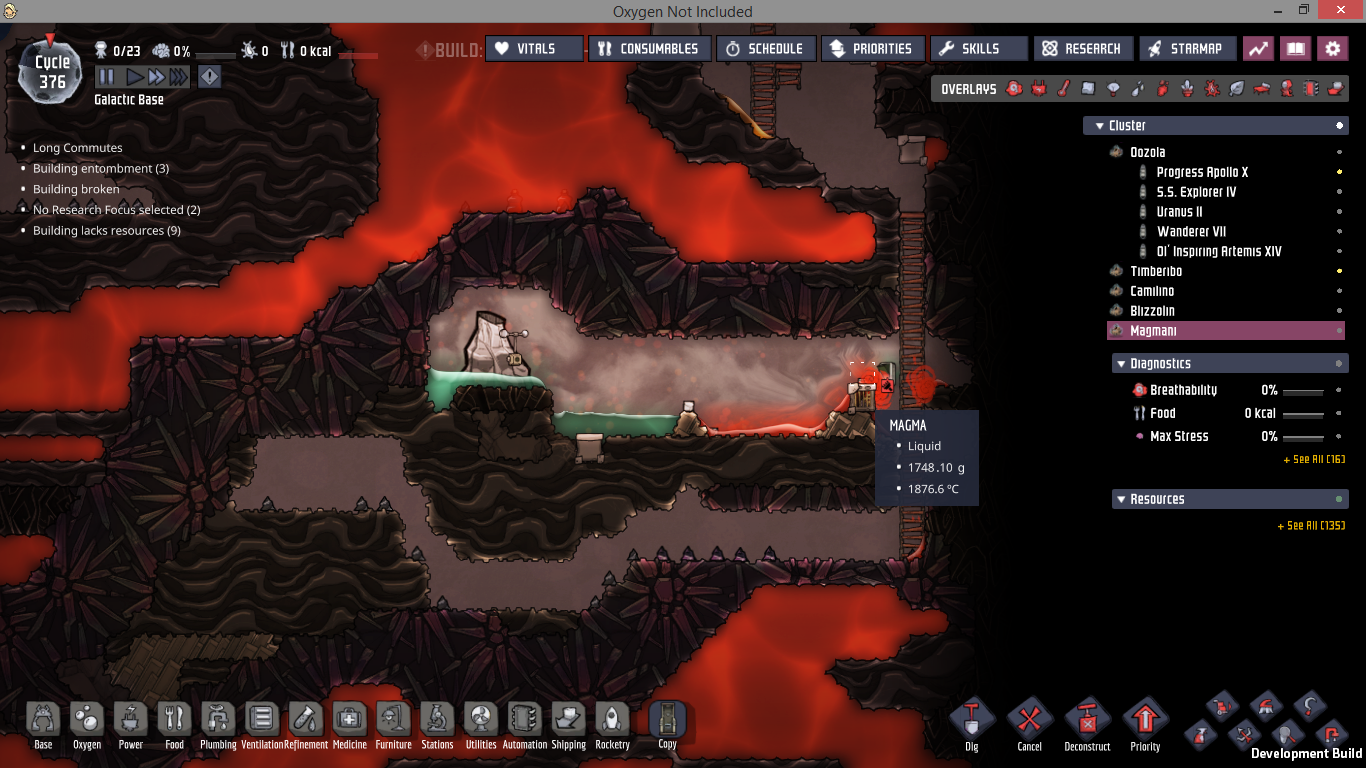This screenshot has width=1366, height=768.
Task: Select the Timberibo asteroid in Cluster list
Action: pyautogui.click(x=1156, y=271)
